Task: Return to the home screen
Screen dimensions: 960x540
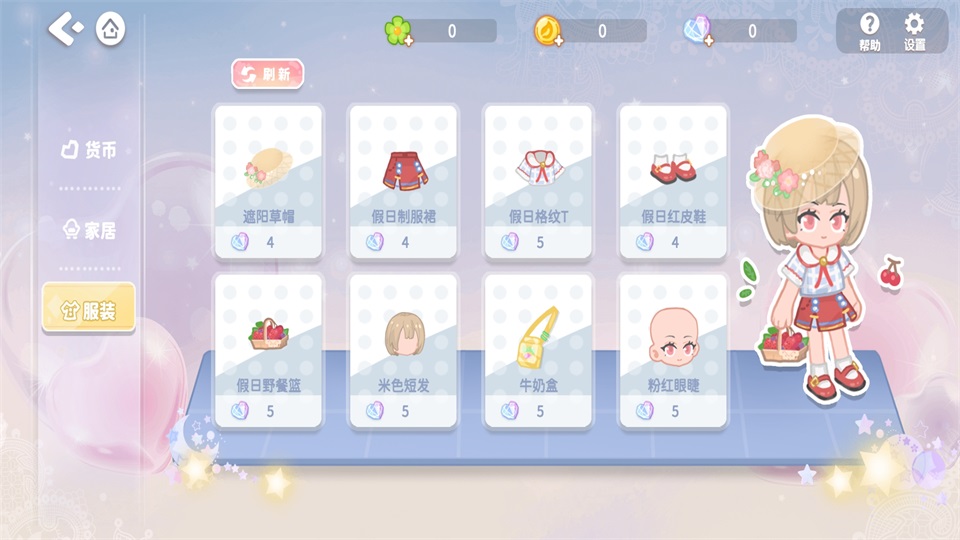Action: 110,29
